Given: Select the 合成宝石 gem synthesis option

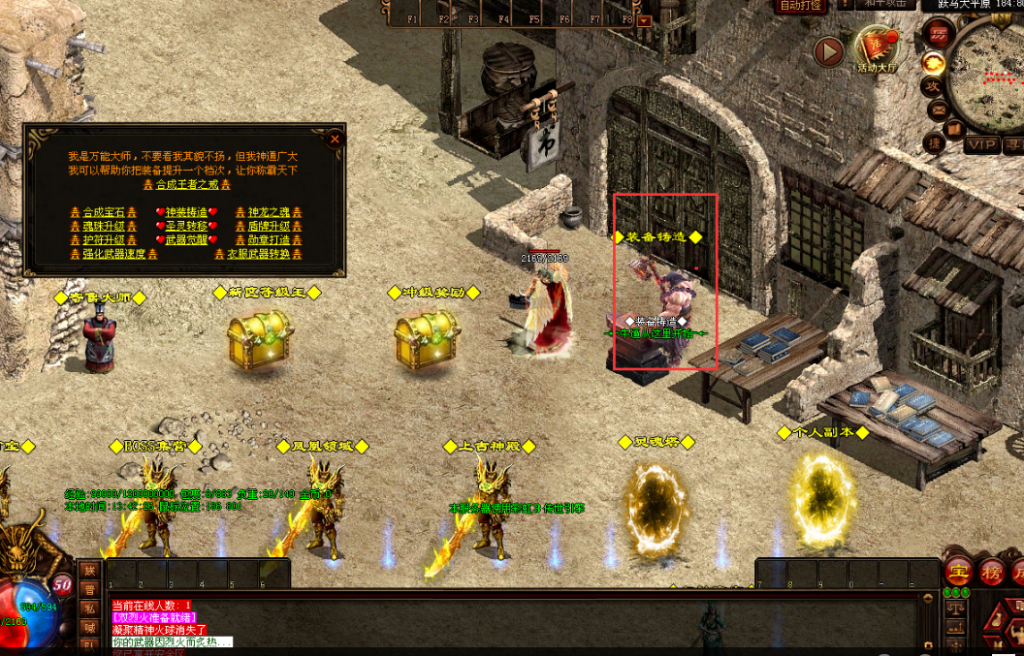Looking at the screenshot, I should (103, 212).
